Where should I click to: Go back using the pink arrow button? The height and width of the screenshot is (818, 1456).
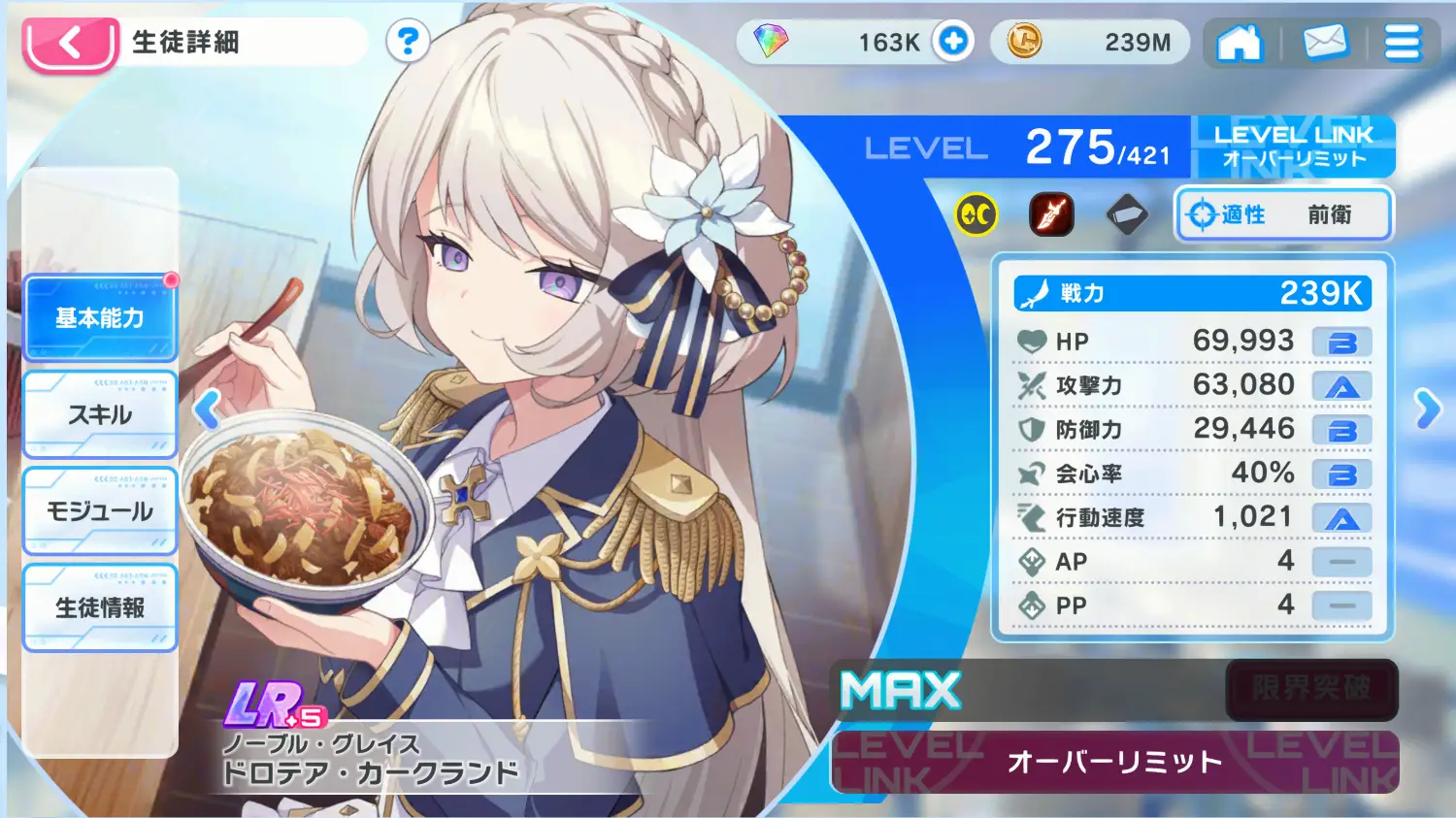[71, 44]
